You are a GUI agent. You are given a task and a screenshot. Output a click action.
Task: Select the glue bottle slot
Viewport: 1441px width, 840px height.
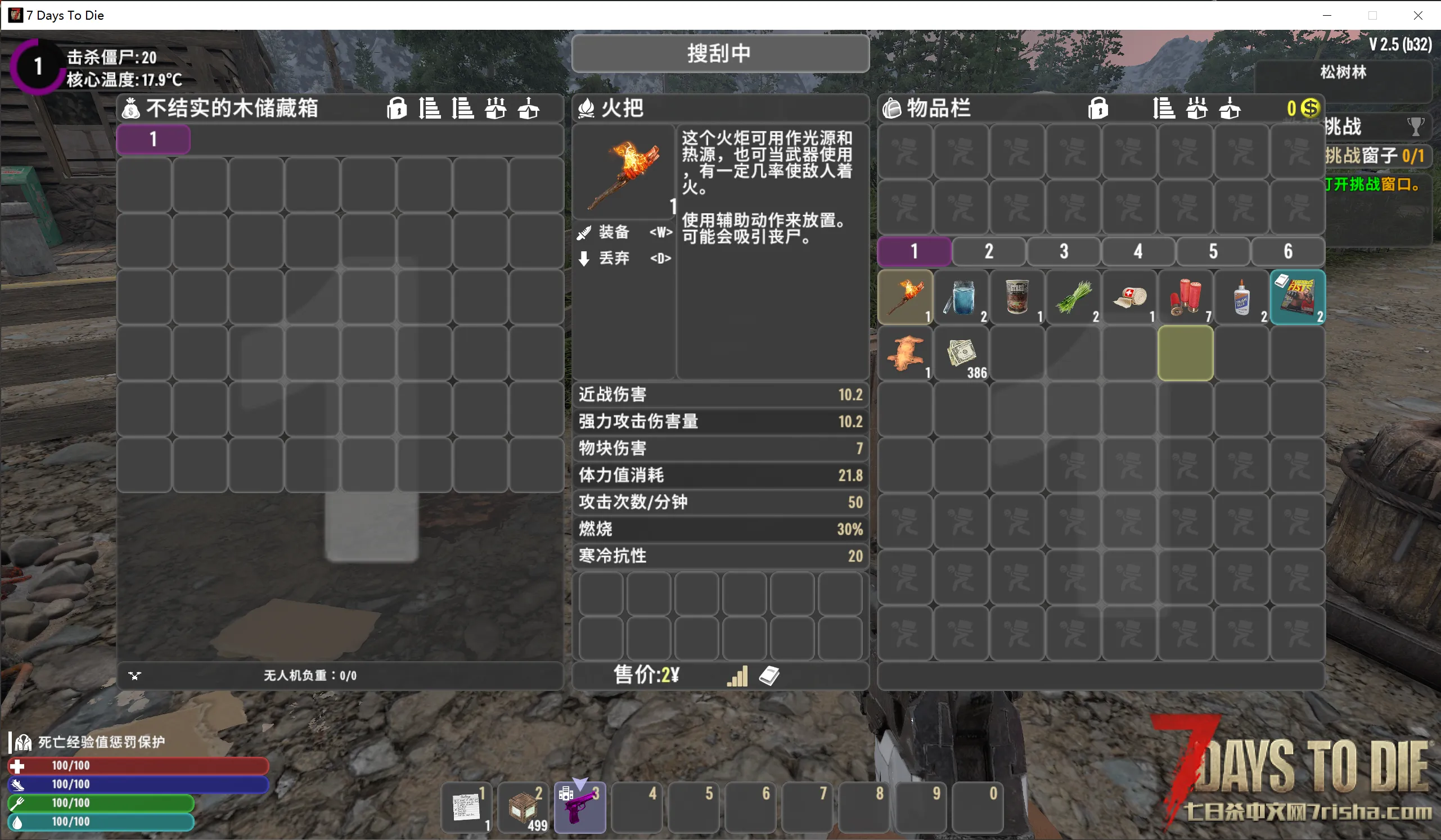click(x=1241, y=297)
